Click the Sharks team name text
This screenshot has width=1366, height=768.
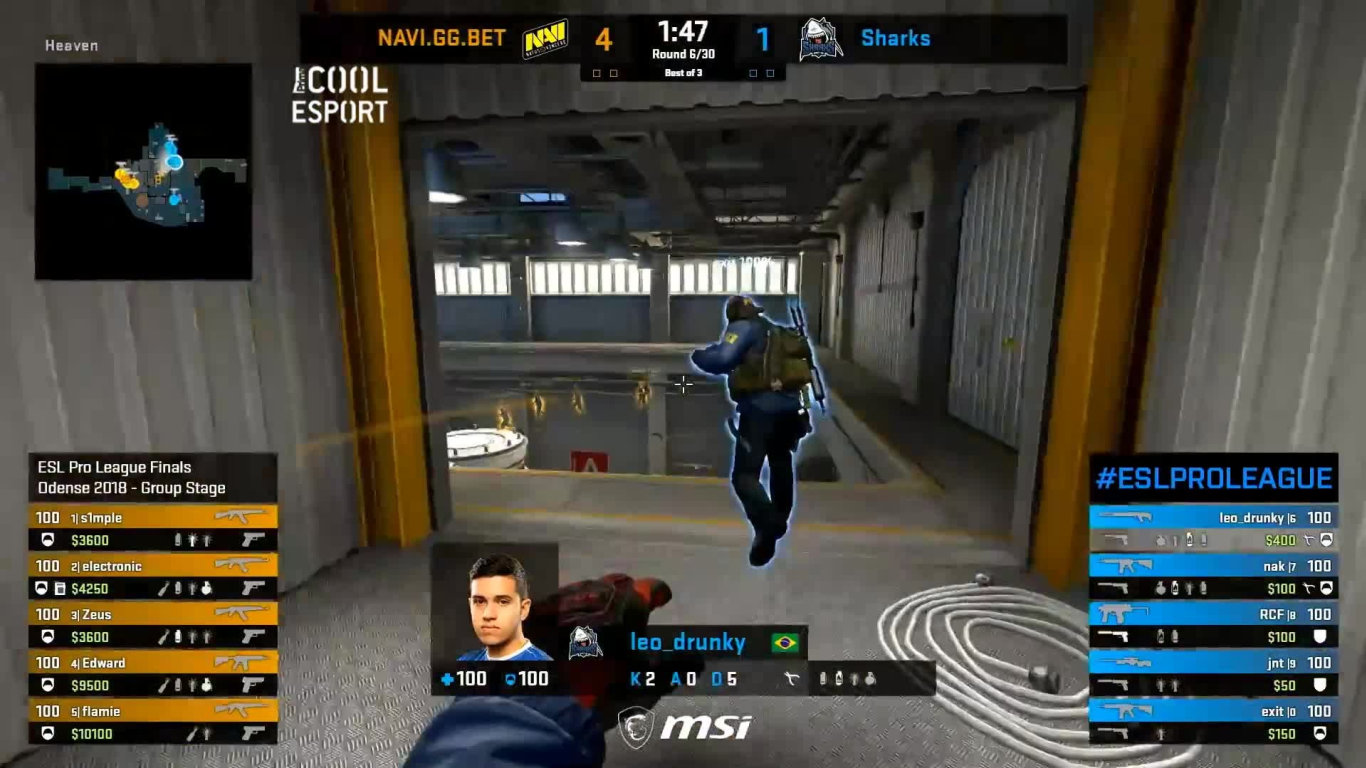tap(895, 38)
